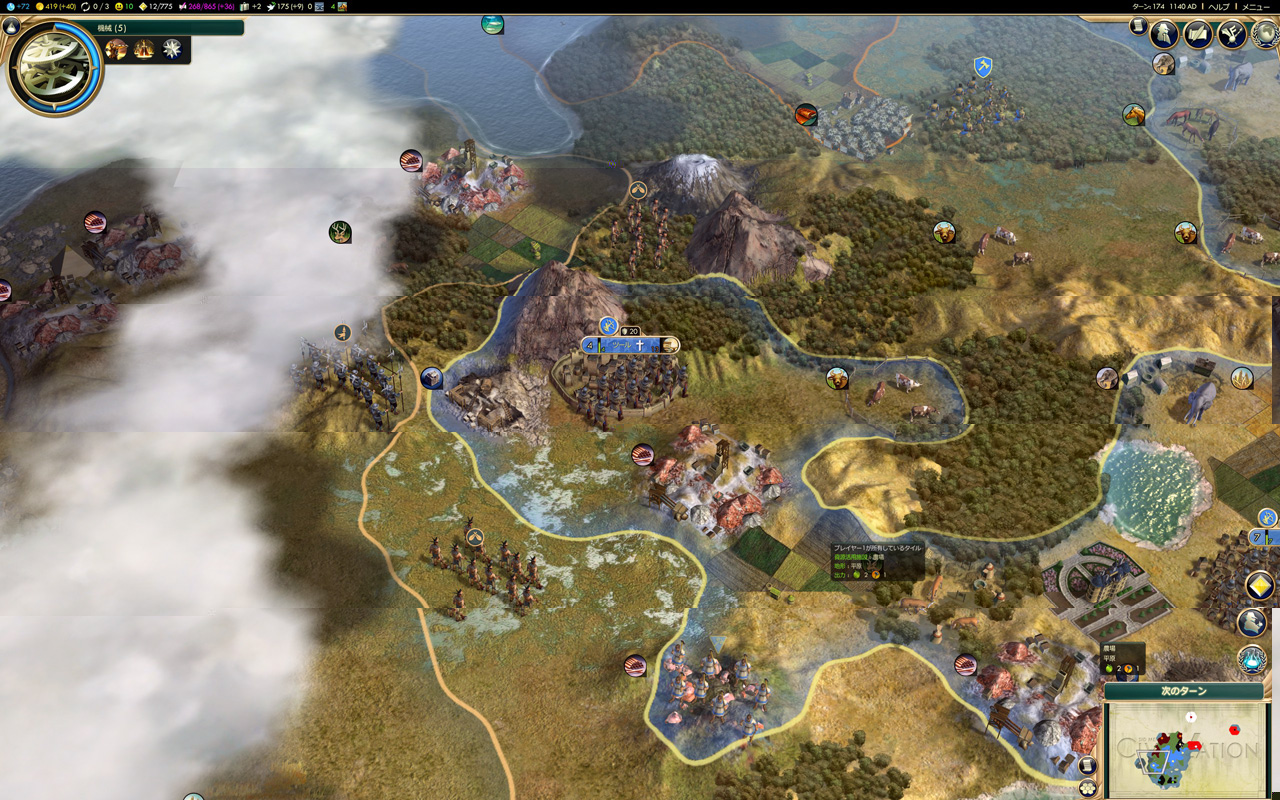This screenshot has height=800, width=1280.
Task: Open the espionage overview with the spy icon
Action: click(1164, 34)
